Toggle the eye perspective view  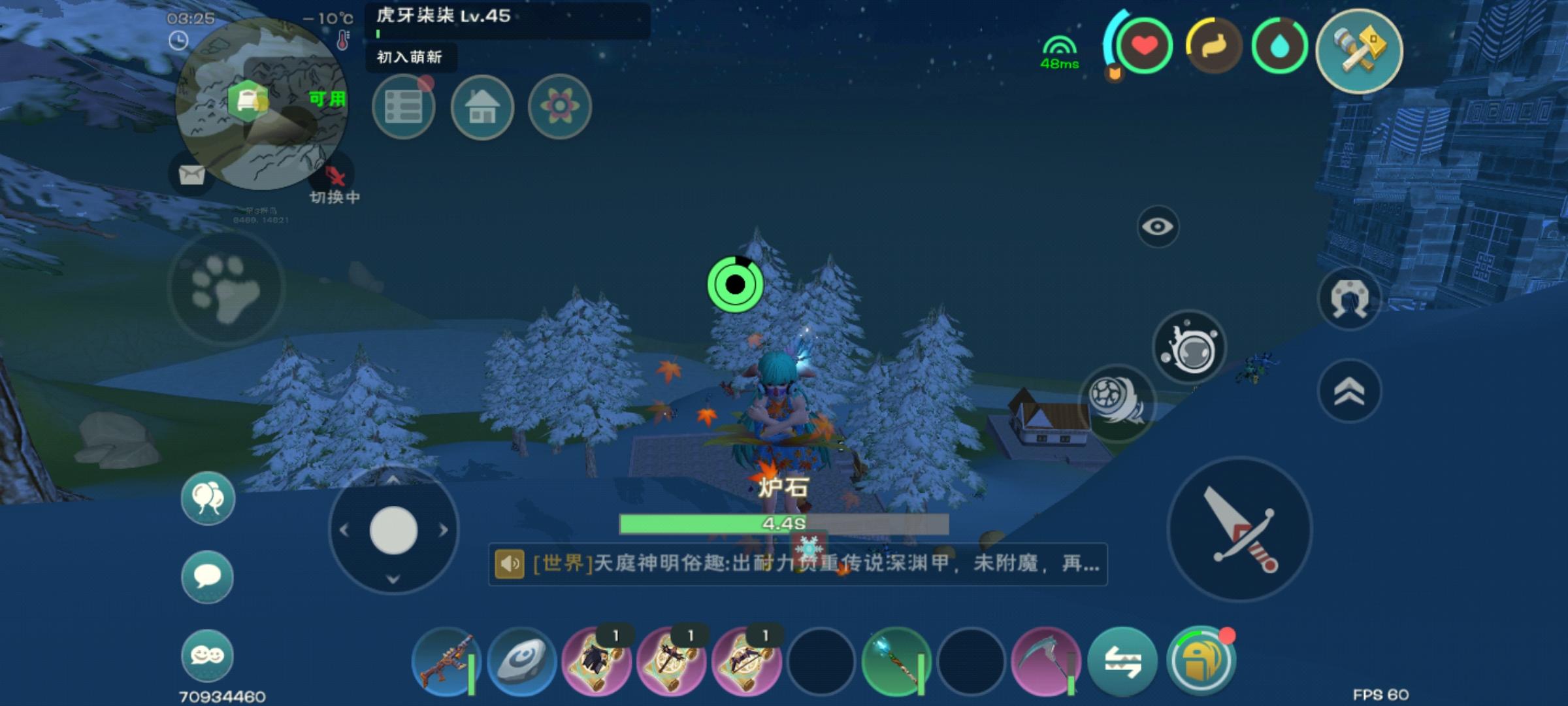pos(1159,225)
